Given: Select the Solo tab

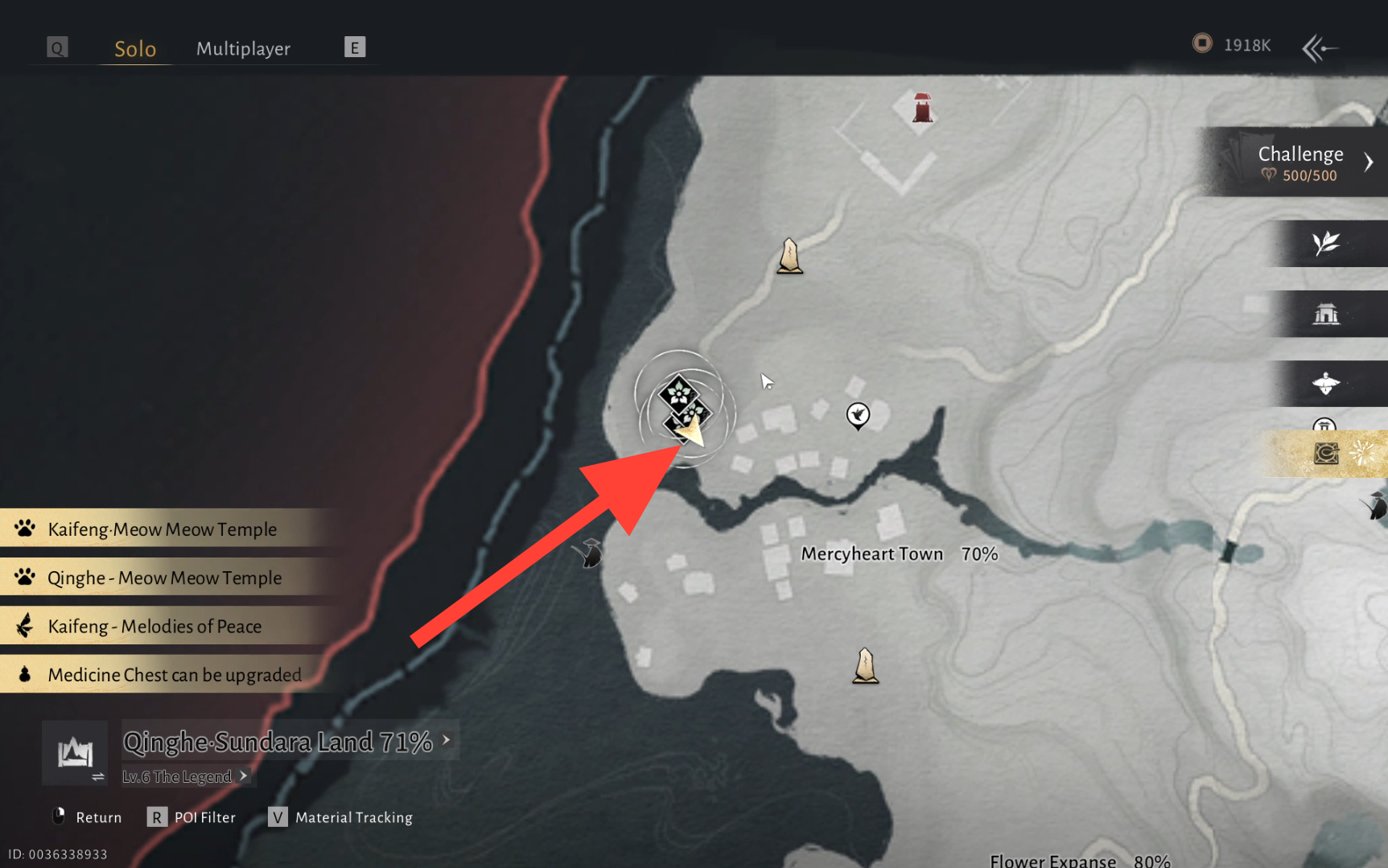Looking at the screenshot, I should pyautogui.click(x=135, y=49).
